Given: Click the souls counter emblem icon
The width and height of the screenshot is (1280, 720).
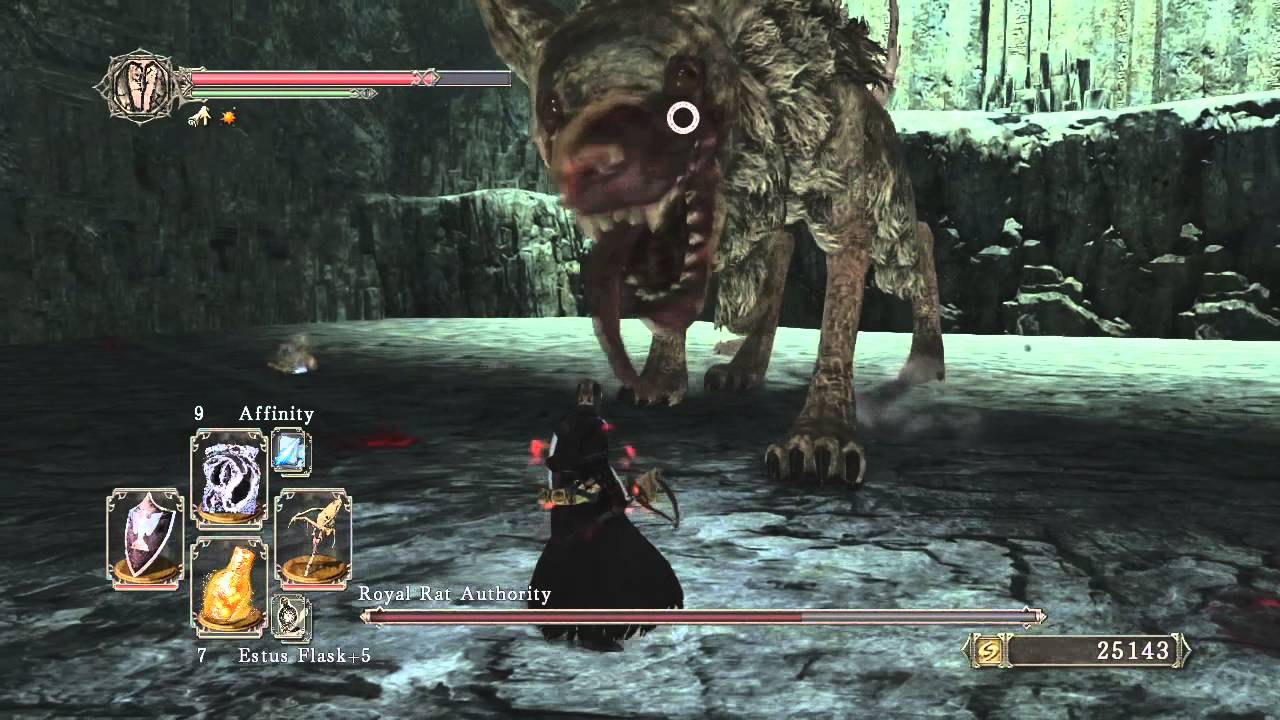Looking at the screenshot, I should tap(986, 651).
